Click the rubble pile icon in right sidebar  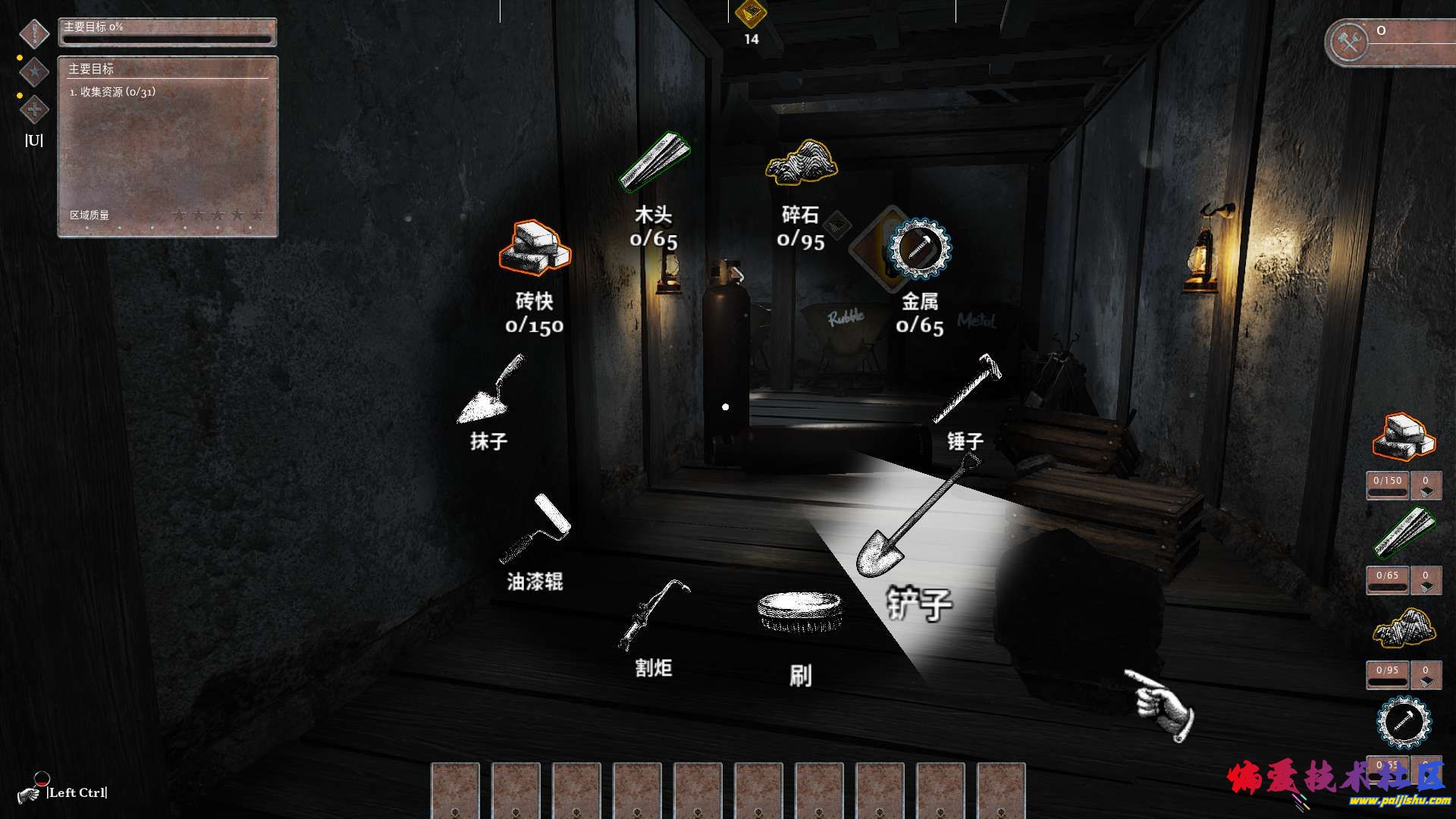pyautogui.click(x=1404, y=628)
